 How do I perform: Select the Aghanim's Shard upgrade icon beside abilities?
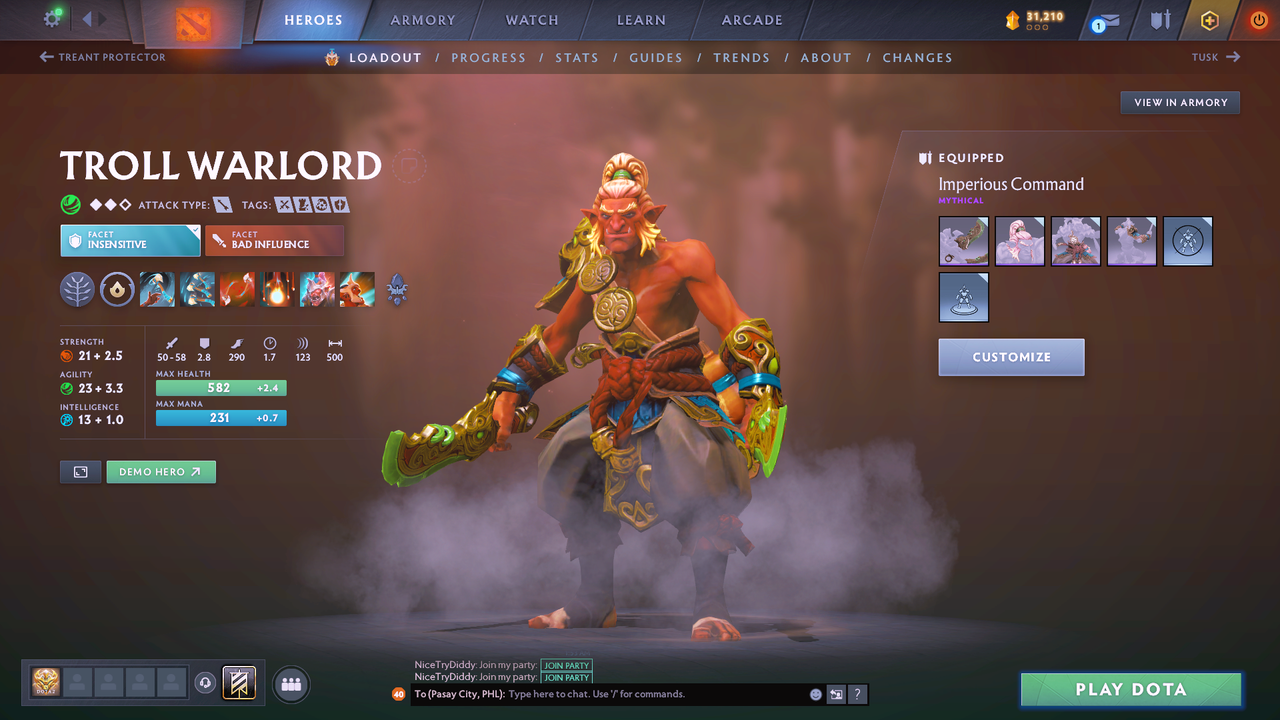point(396,289)
